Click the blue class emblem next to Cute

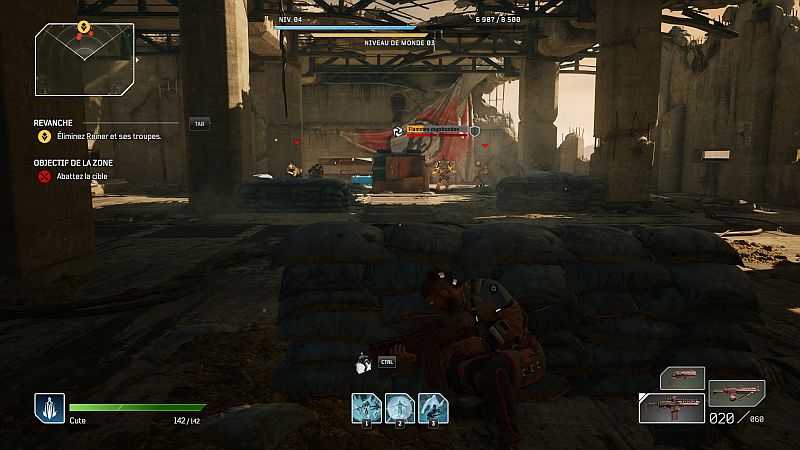(x=50, y=408)
